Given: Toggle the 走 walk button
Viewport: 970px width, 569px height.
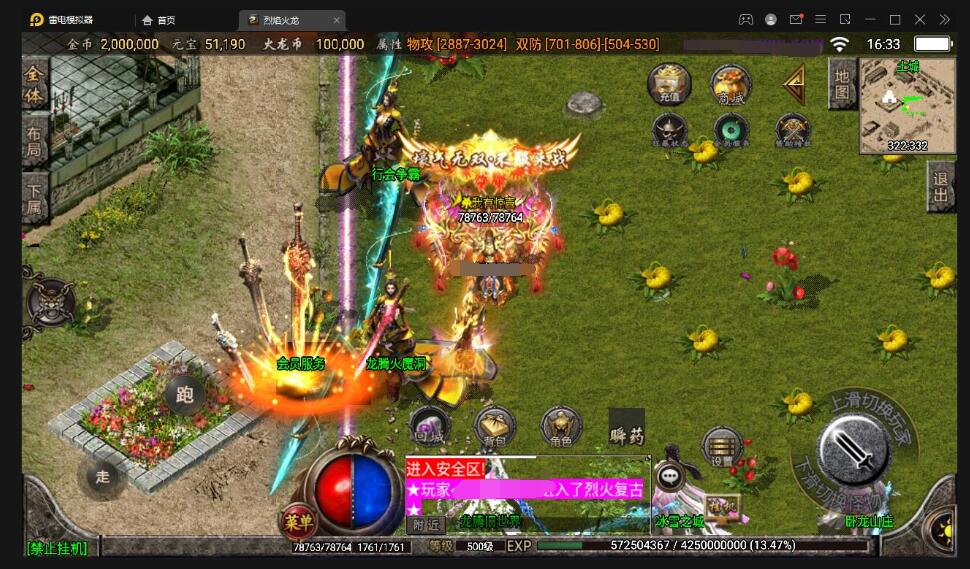Looking at the screenshot, I should [103, 476].
